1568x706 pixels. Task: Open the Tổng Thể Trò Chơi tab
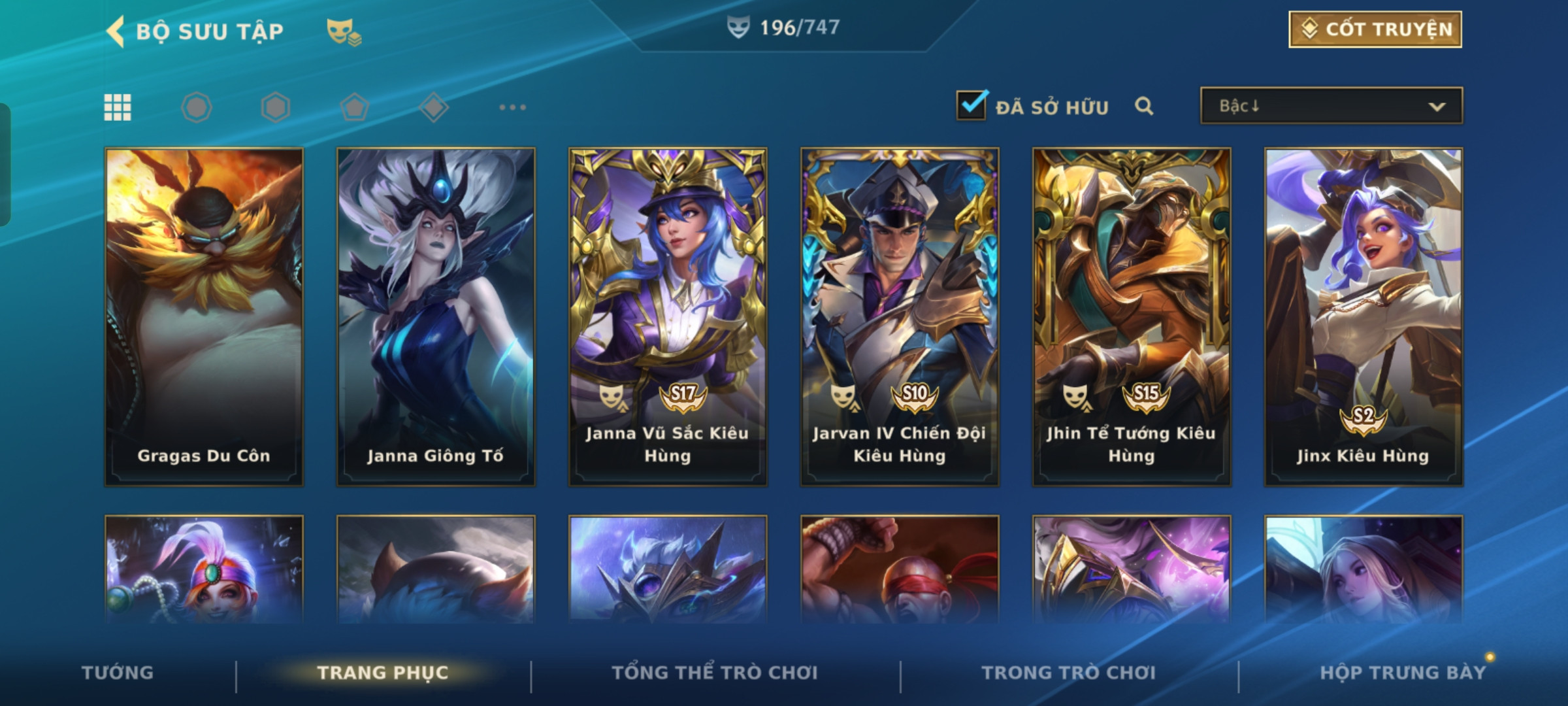(715, 673)
